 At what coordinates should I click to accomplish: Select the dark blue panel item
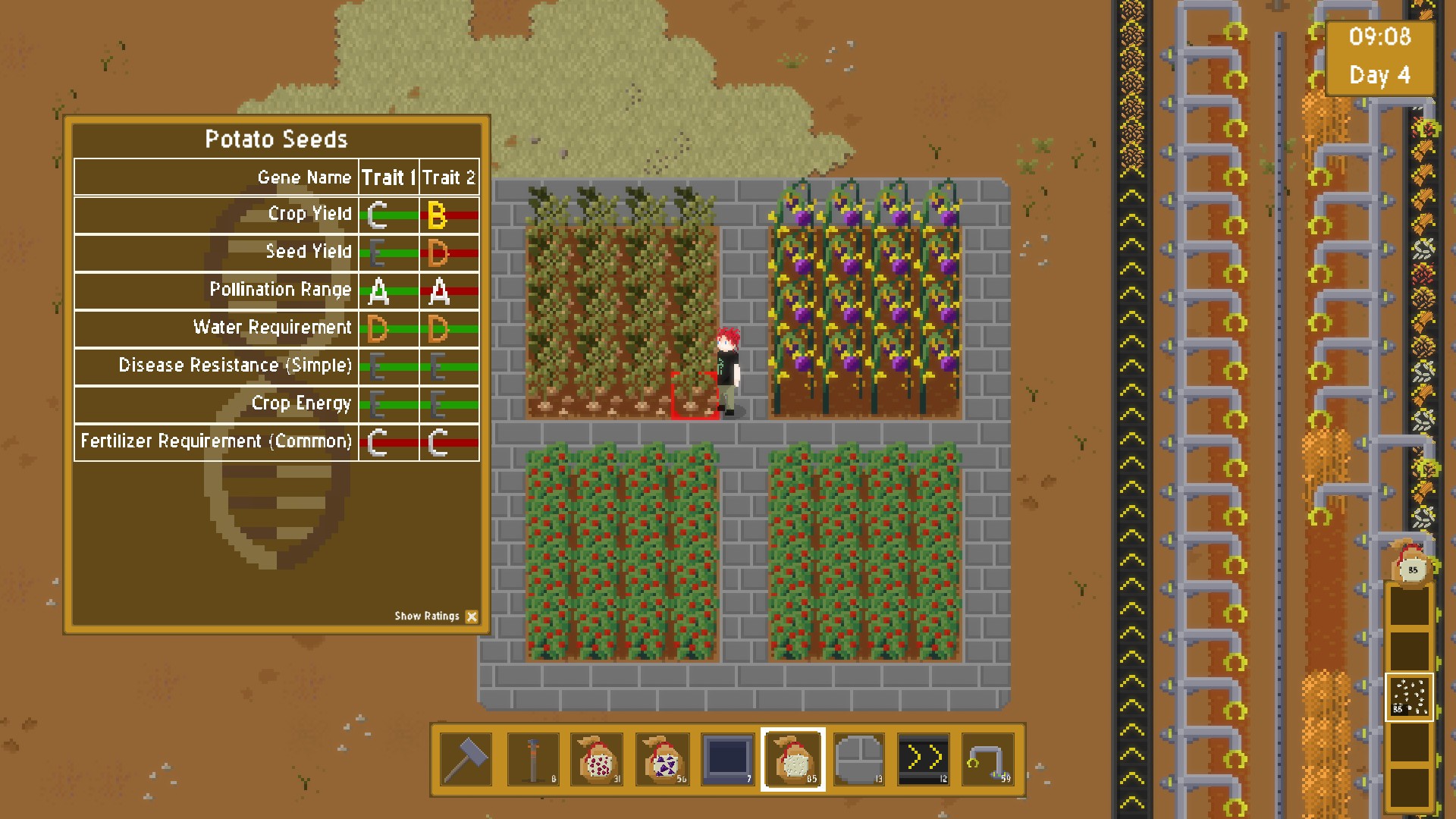pos(727,758)
